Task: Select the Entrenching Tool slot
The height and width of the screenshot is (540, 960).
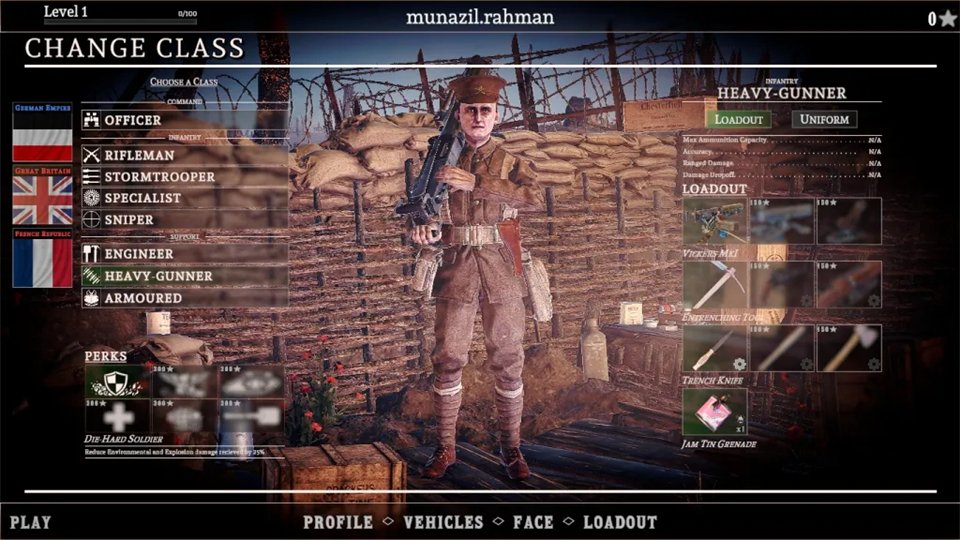Action: click(714, 284)
